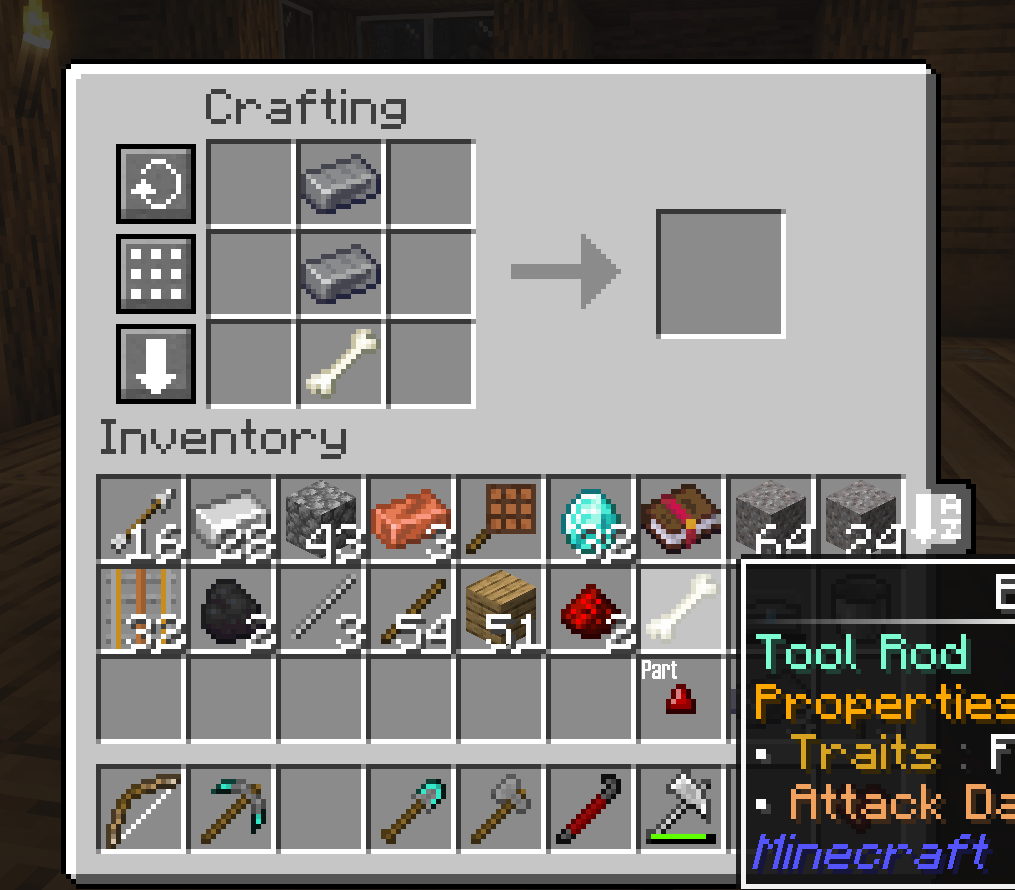
Task: Pick up the stack of diamonds
Action: [591, 518]
